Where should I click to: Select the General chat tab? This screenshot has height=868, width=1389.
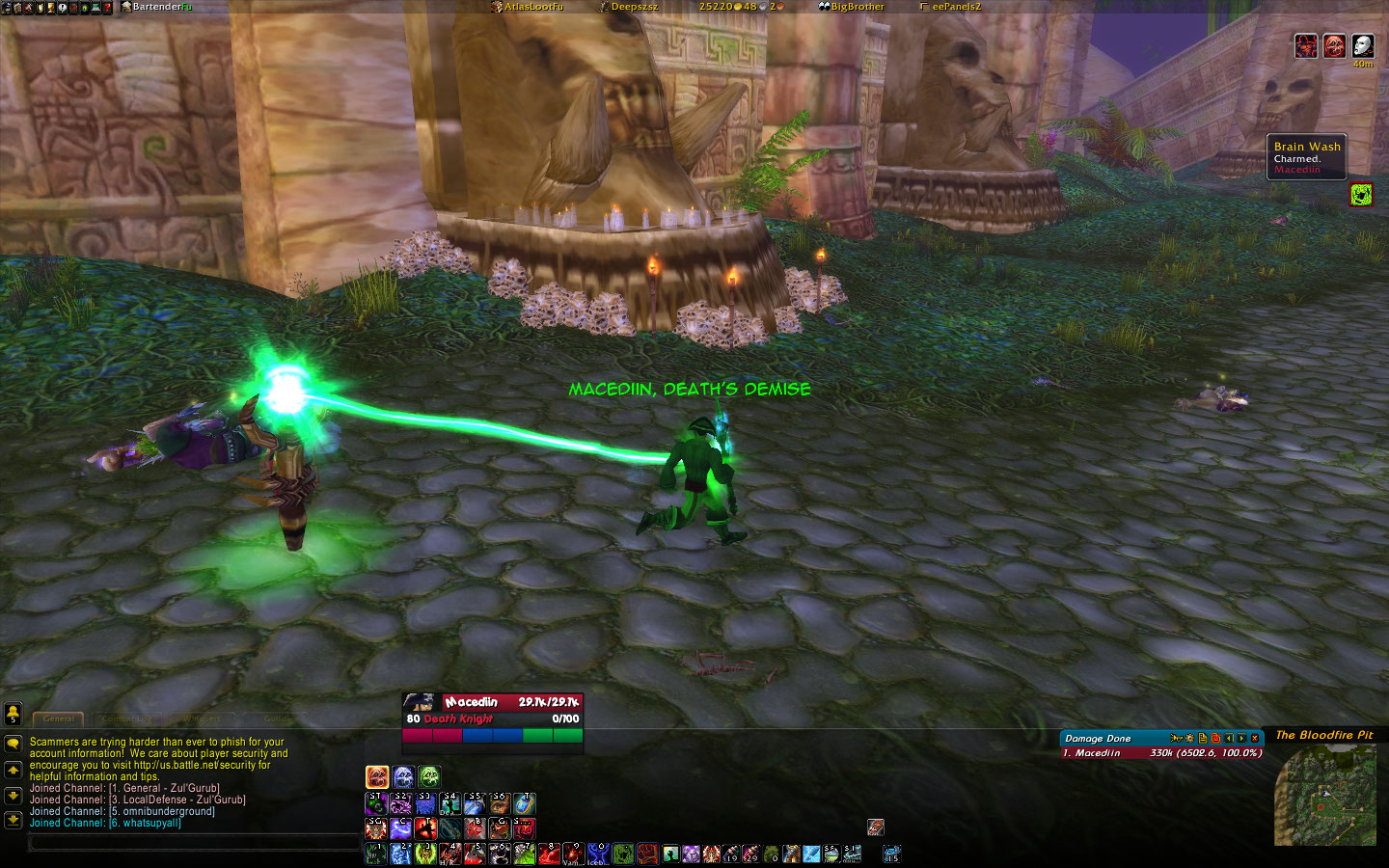point(59,719)
